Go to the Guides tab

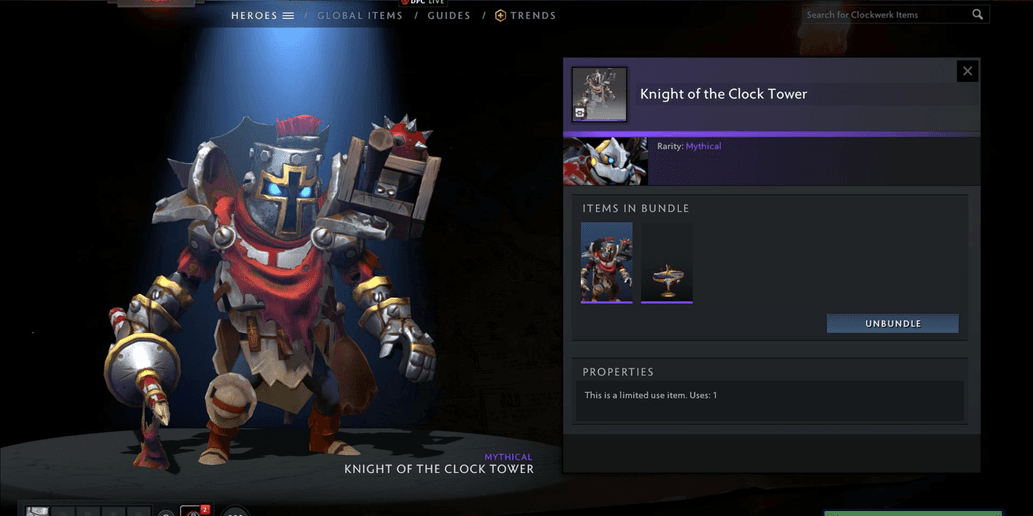click(449, 16)
